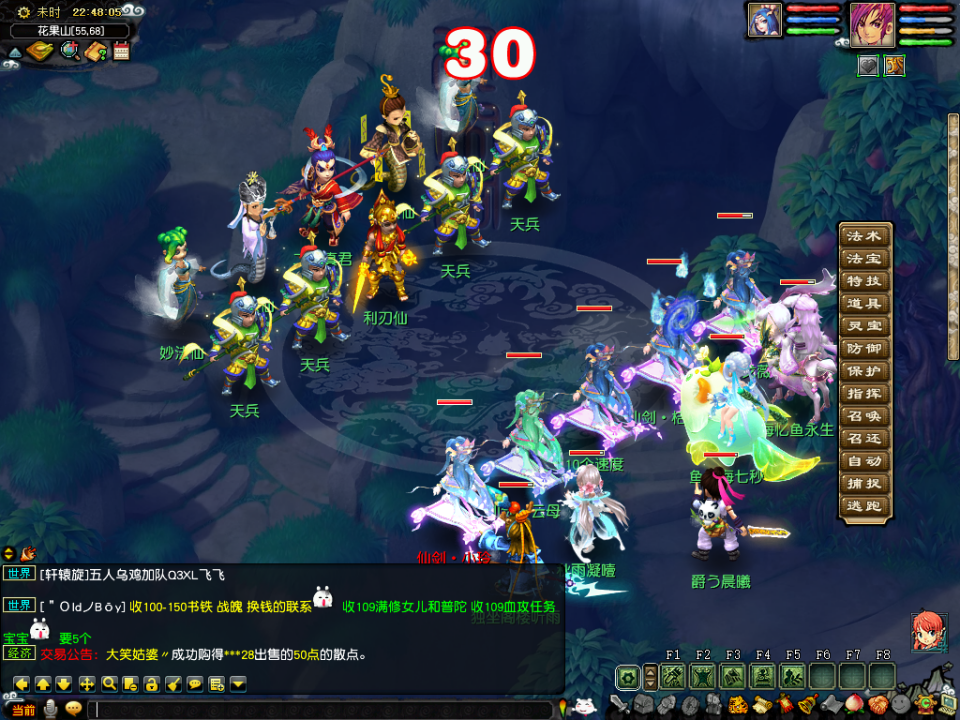Click the world map magnifier icon

pos(70,51)
